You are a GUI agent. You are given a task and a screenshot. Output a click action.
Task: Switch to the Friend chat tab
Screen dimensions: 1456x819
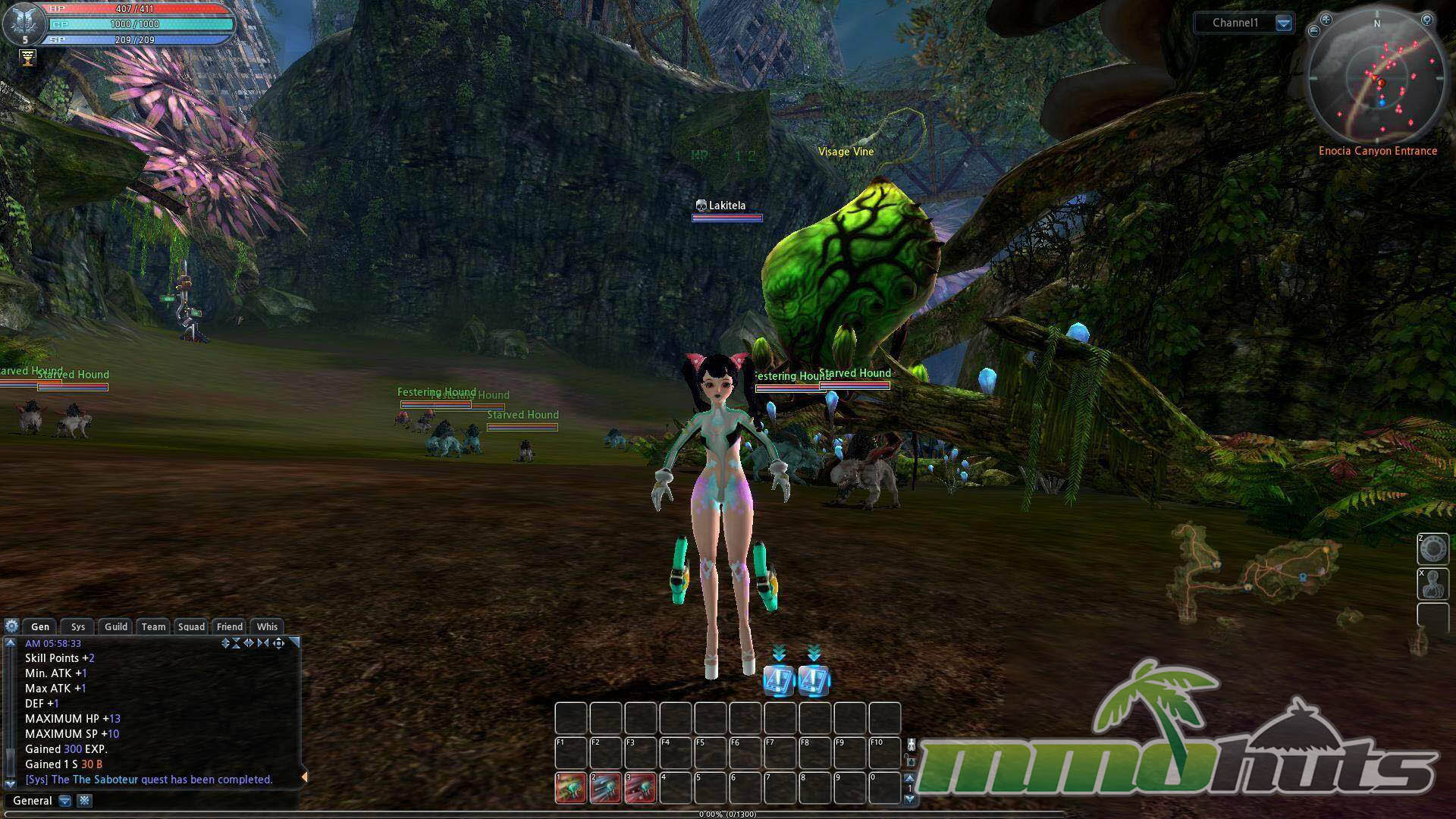click(x=230, y=626)
